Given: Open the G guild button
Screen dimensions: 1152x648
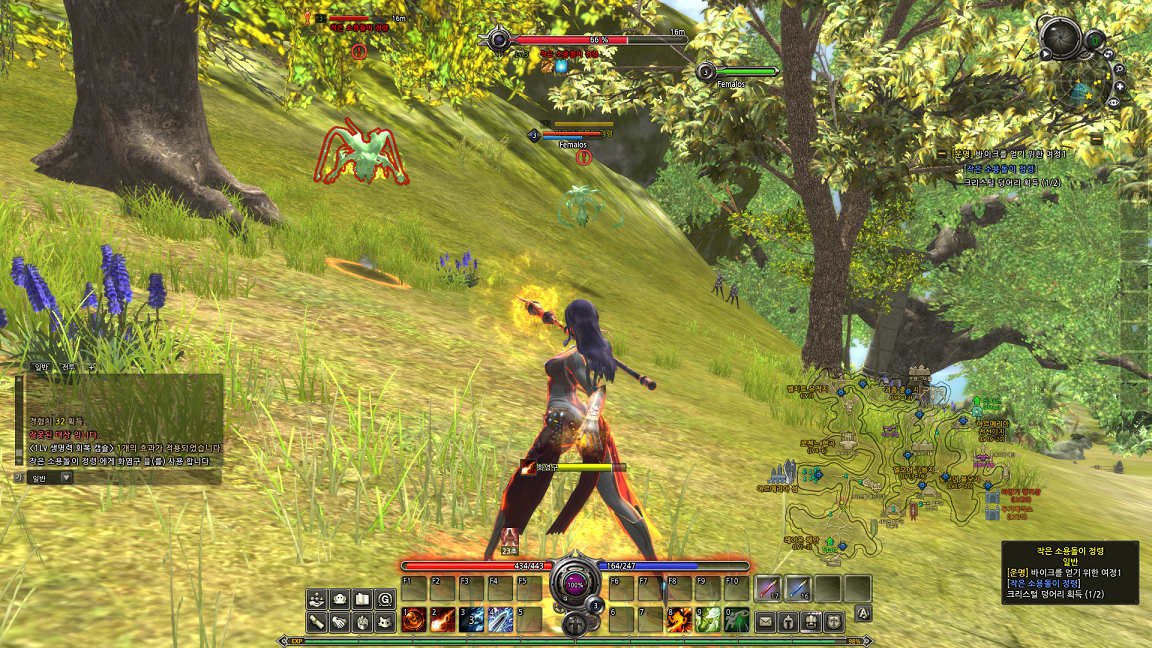Looking at the screenshot, I should [385, 599].
